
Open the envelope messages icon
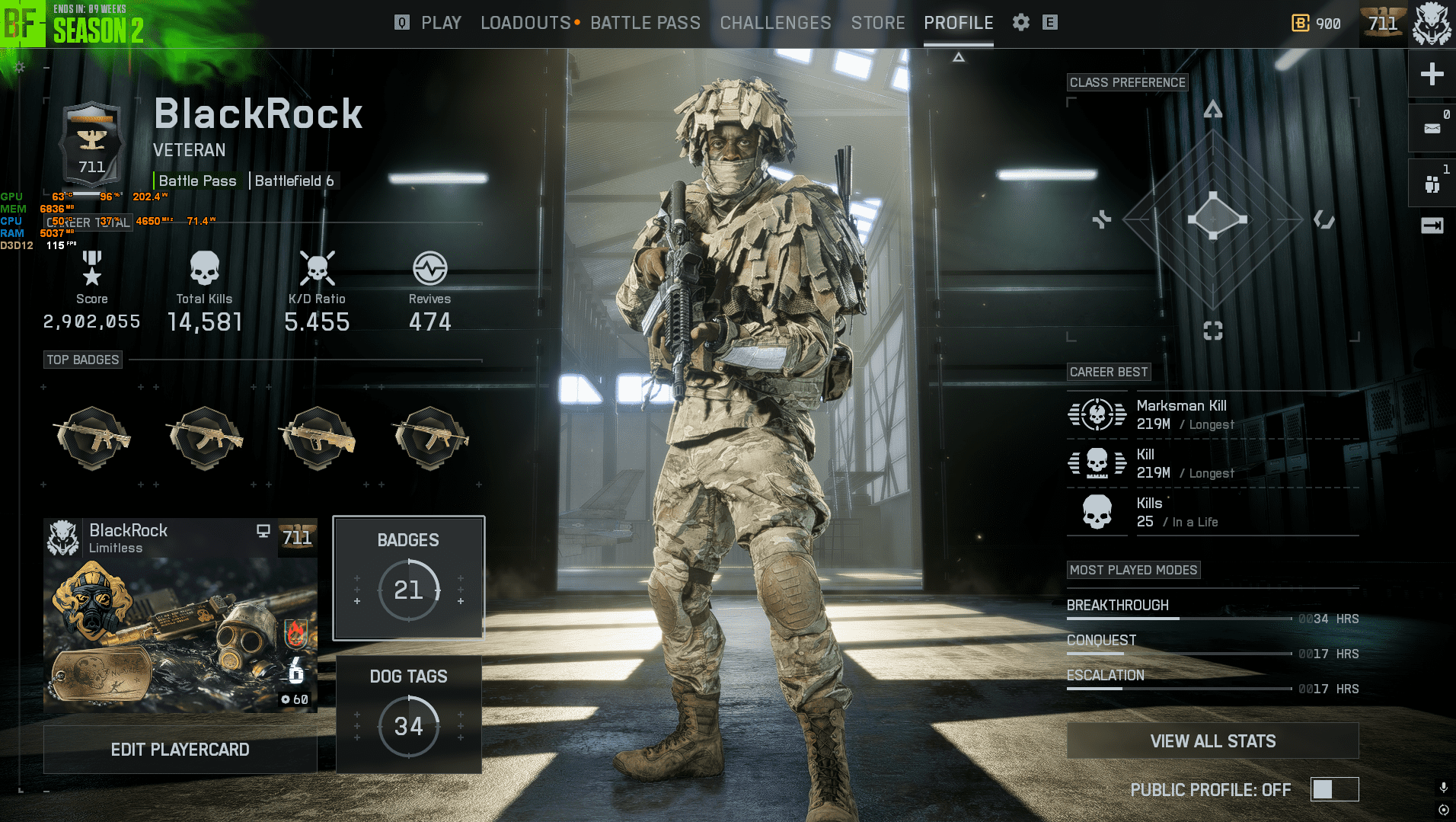1432,129
